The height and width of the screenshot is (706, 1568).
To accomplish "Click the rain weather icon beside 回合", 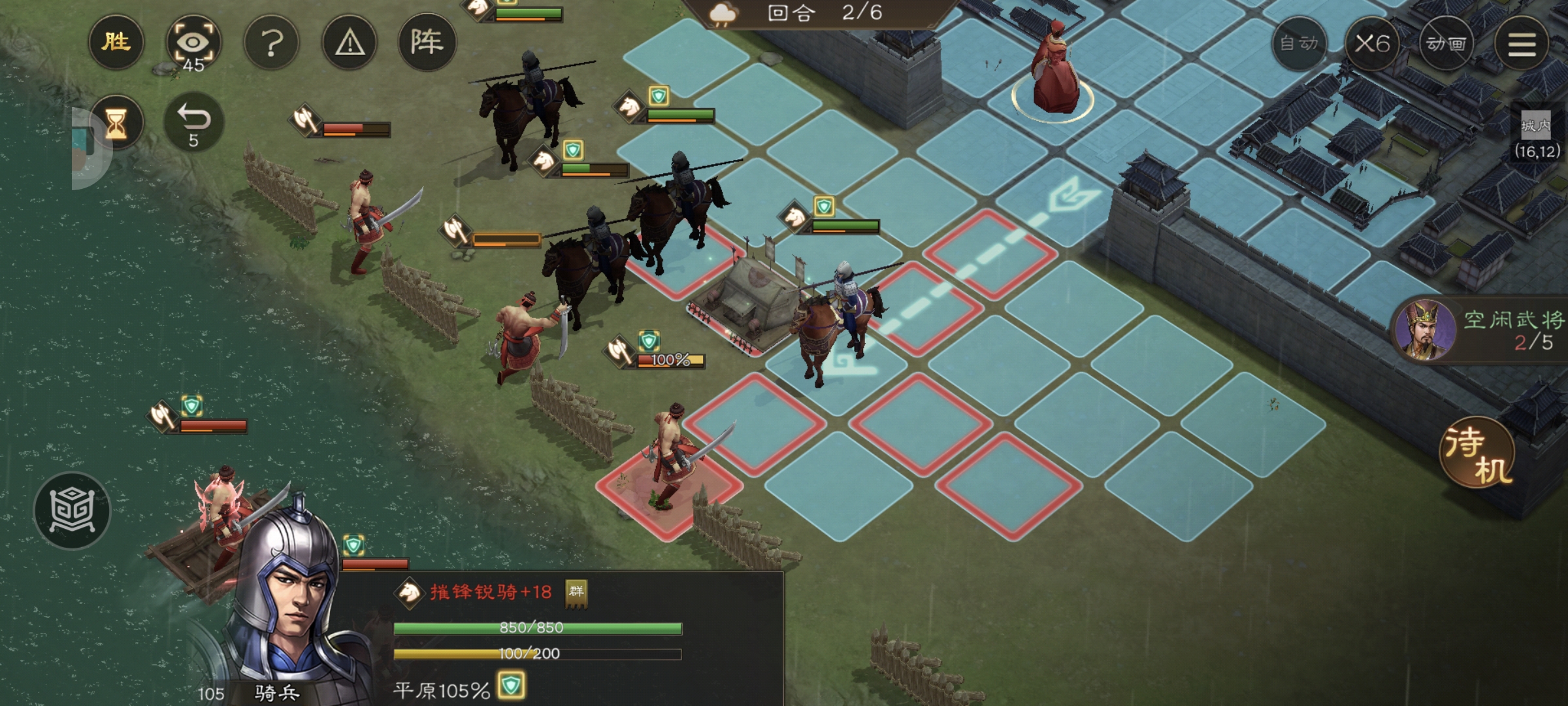I will pyautogui.click(x=724, y=14).
